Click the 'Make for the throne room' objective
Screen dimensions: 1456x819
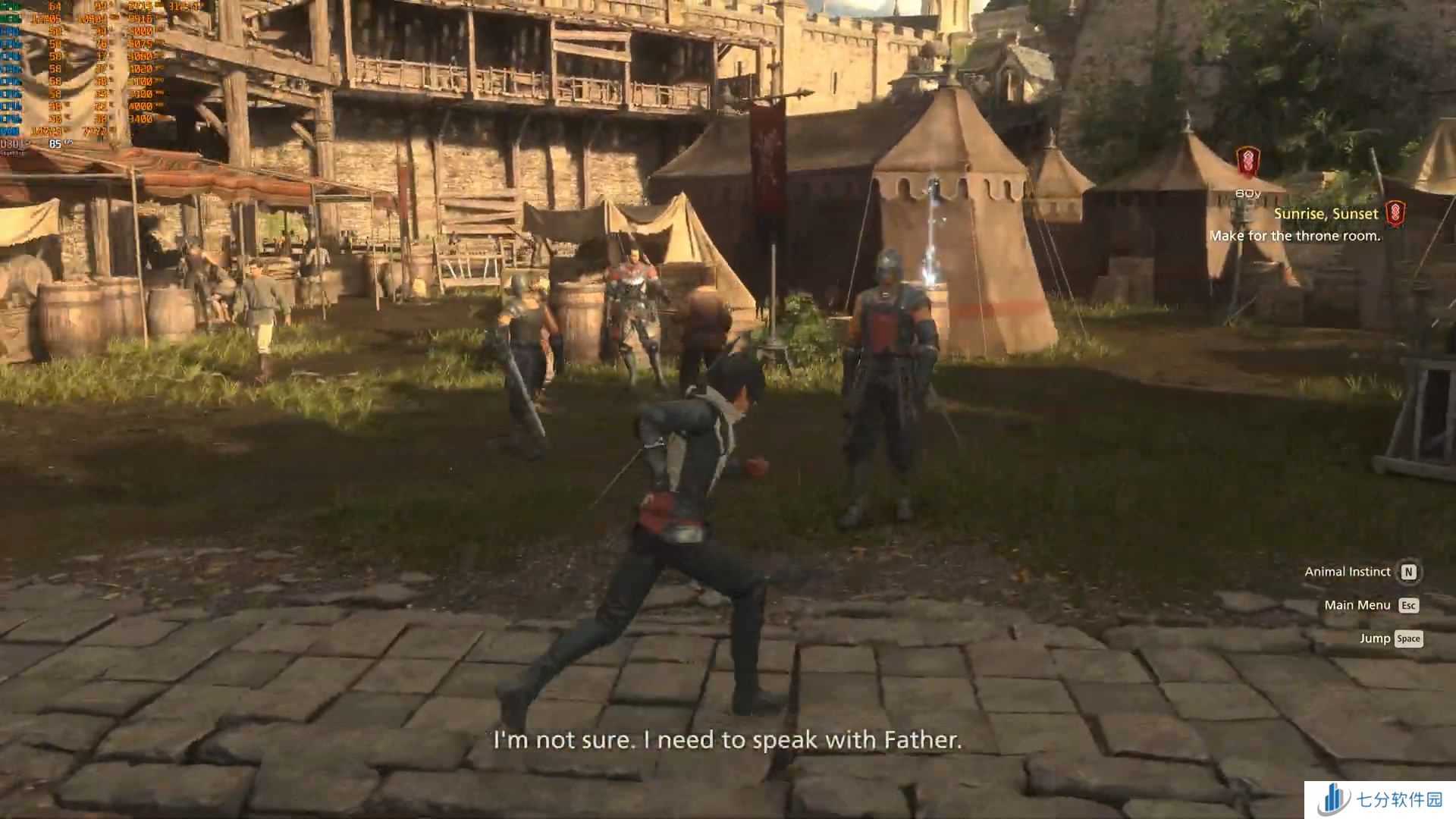(1294, 236)
